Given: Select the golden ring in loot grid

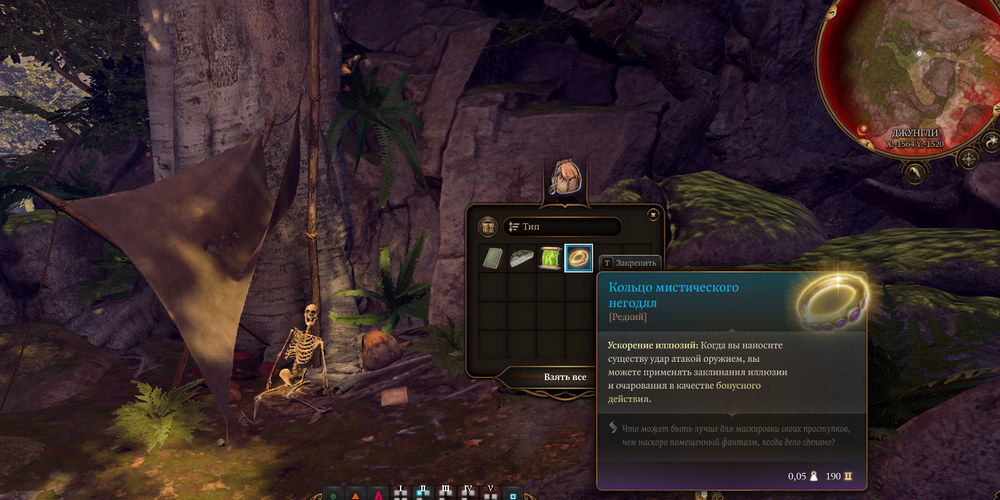Looking at the screenshot, I should pos(579,258).
